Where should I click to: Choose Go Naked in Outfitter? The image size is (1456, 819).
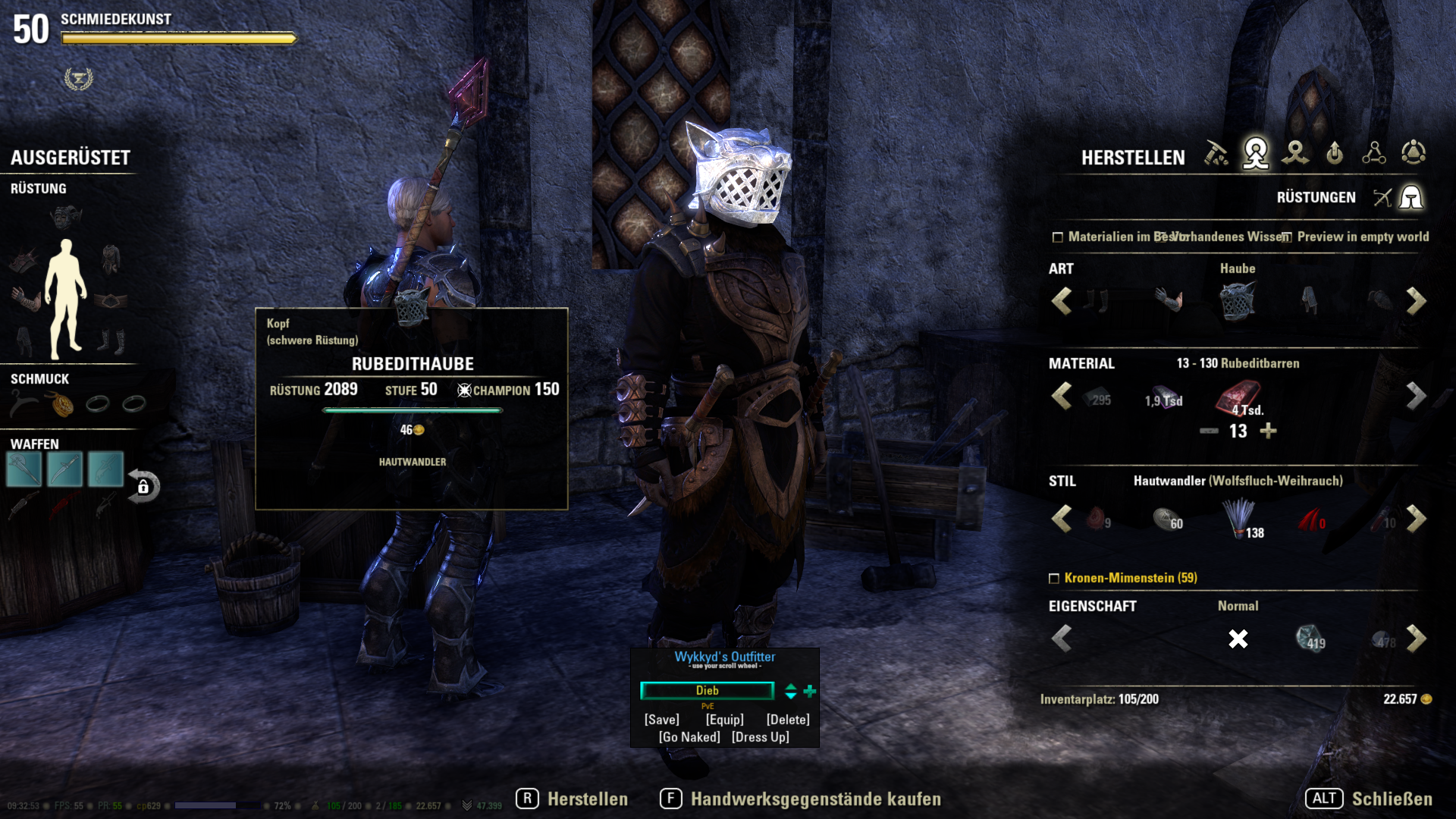click(x=689, y=737)
